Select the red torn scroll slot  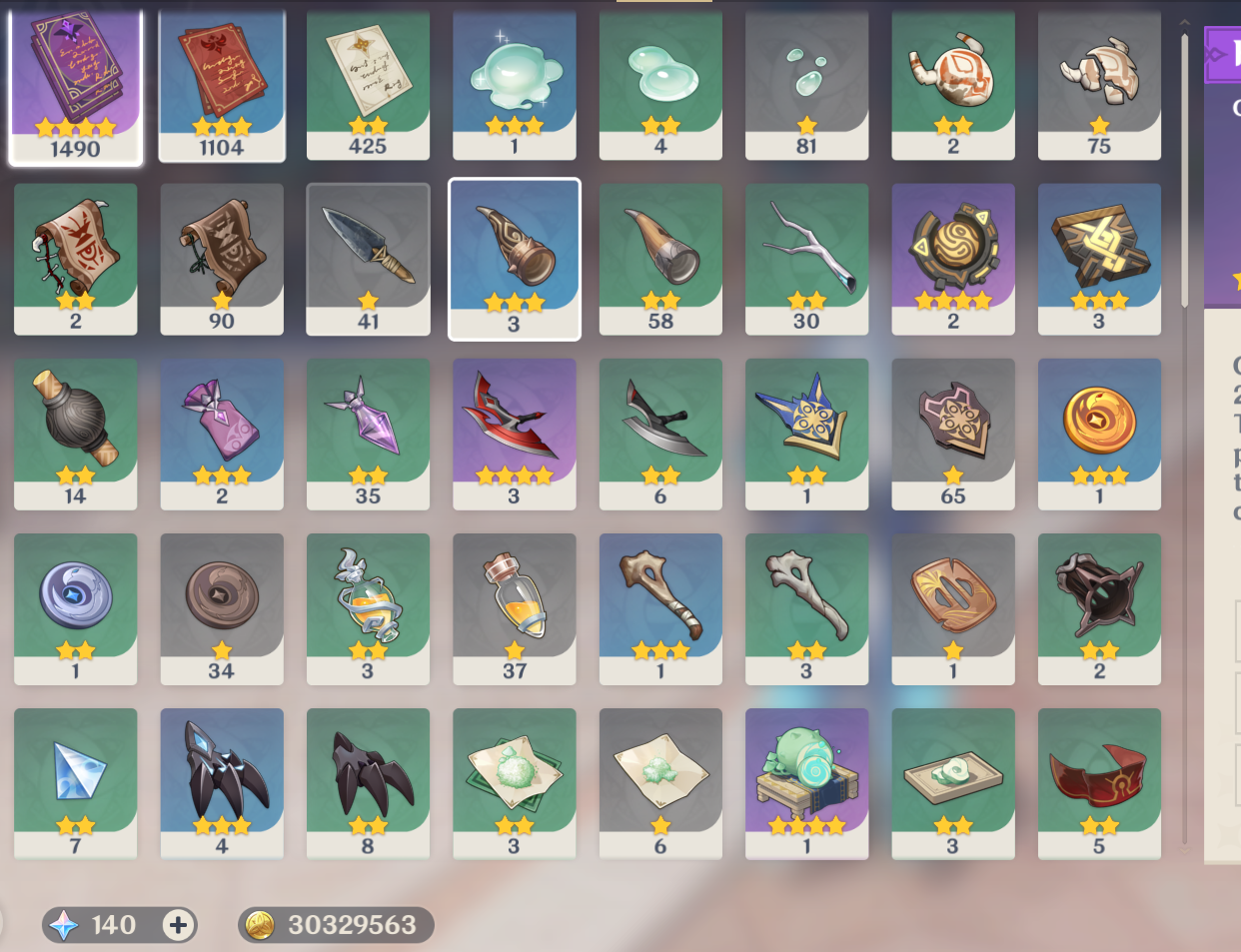(x=75, y=258)
